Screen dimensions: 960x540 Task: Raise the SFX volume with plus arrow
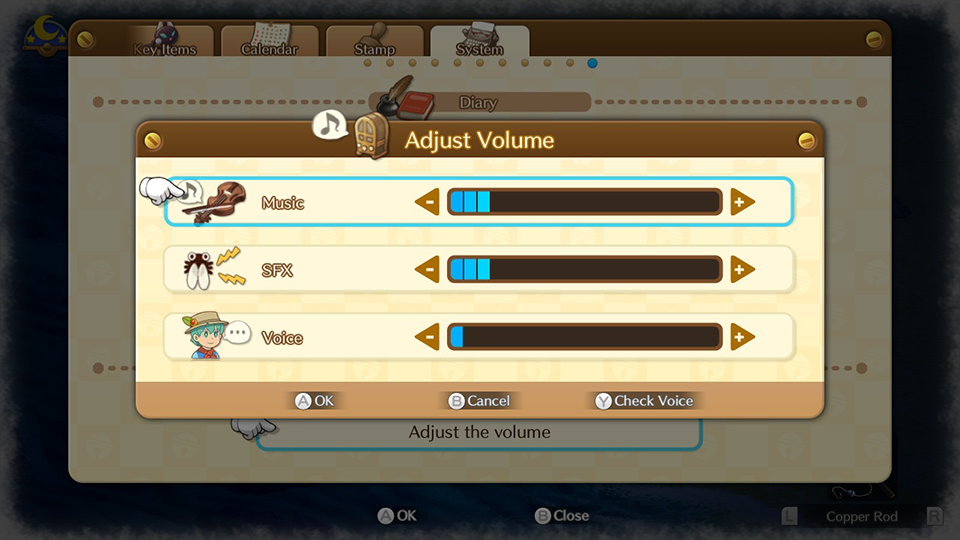[742, 270]
